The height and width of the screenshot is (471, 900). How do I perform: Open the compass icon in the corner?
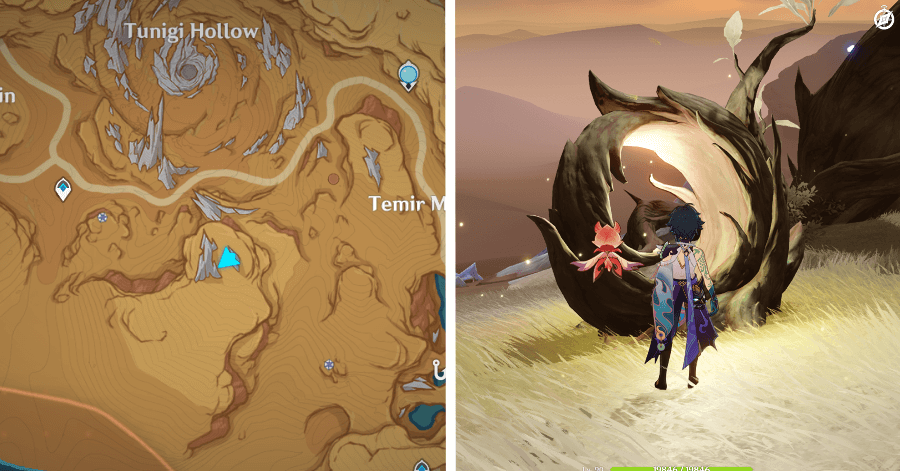[x=883, y=18]
